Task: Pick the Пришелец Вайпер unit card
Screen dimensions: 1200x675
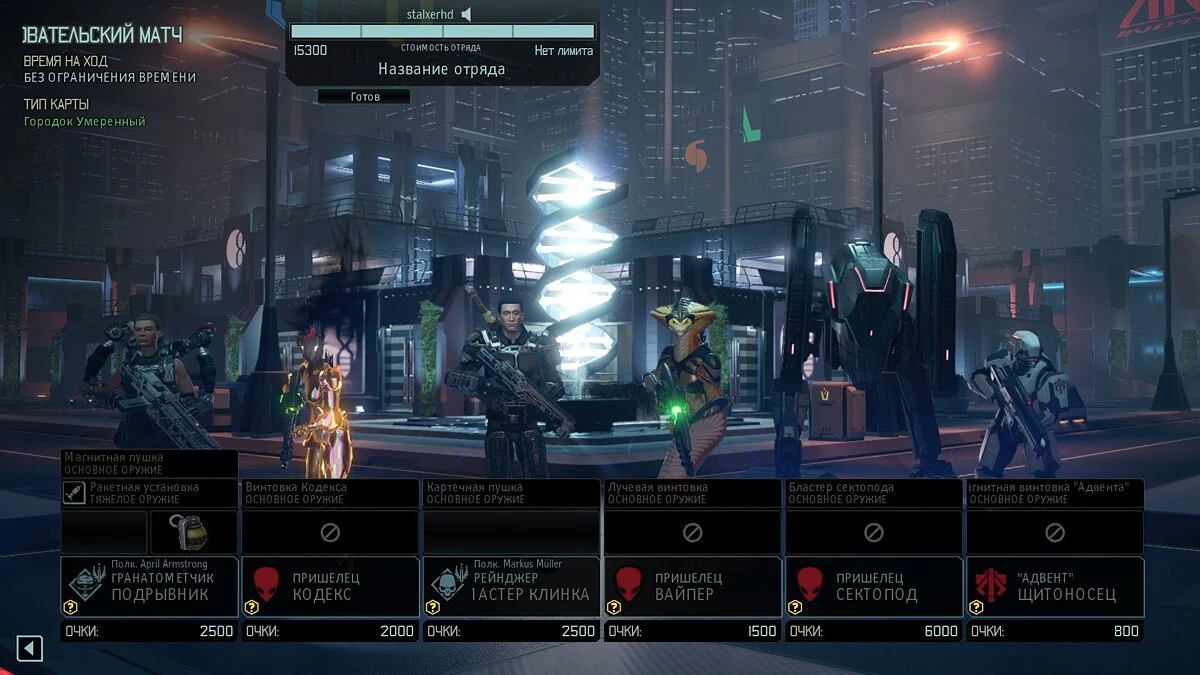Action: coord(692,587)
